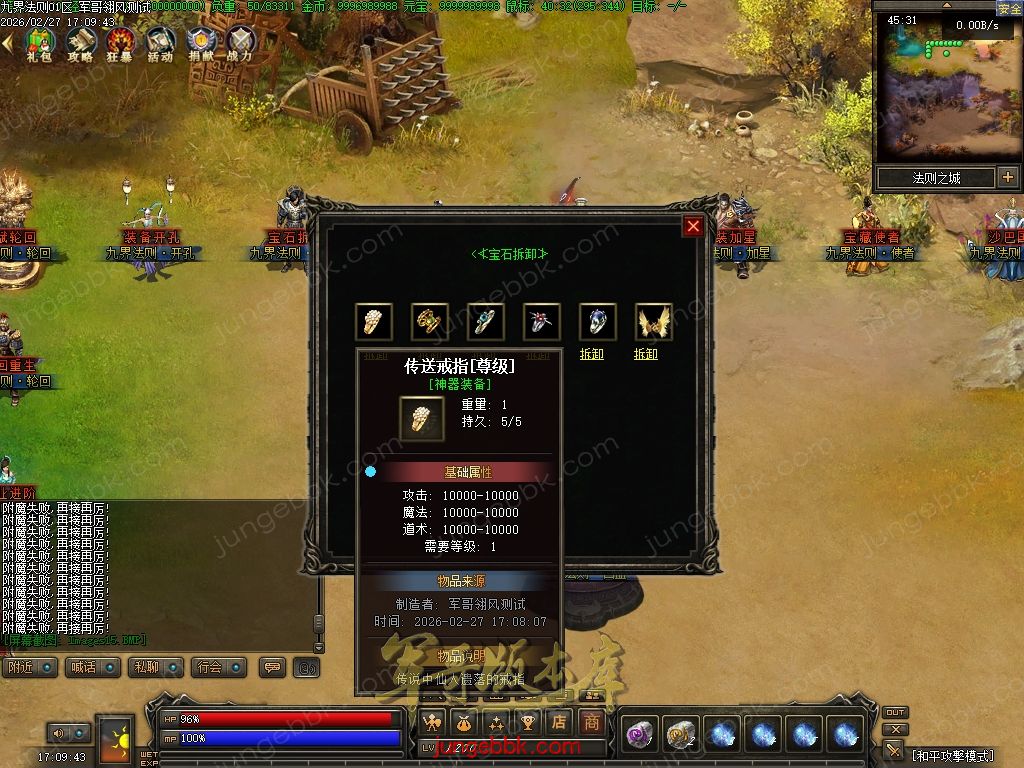
Task: Click 拆卸 under the golden wings
Action: pyautogui.click(x=646, y=354)
